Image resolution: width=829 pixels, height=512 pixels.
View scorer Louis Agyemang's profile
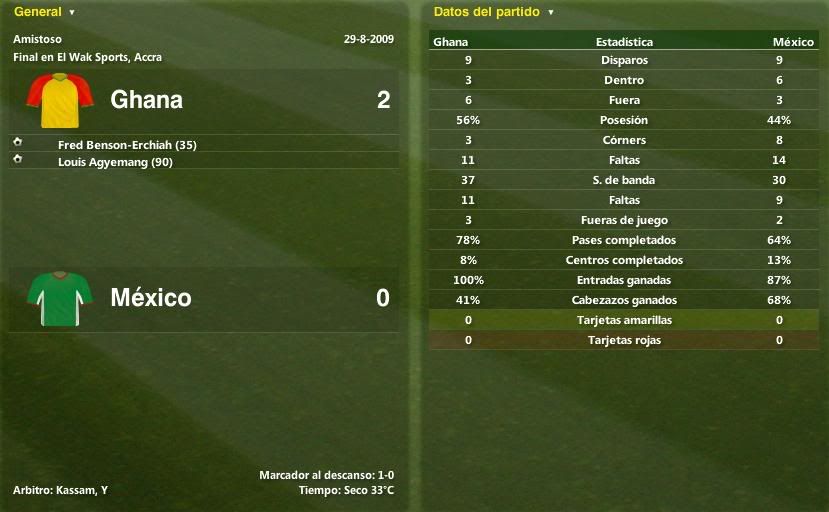(115, 162)
